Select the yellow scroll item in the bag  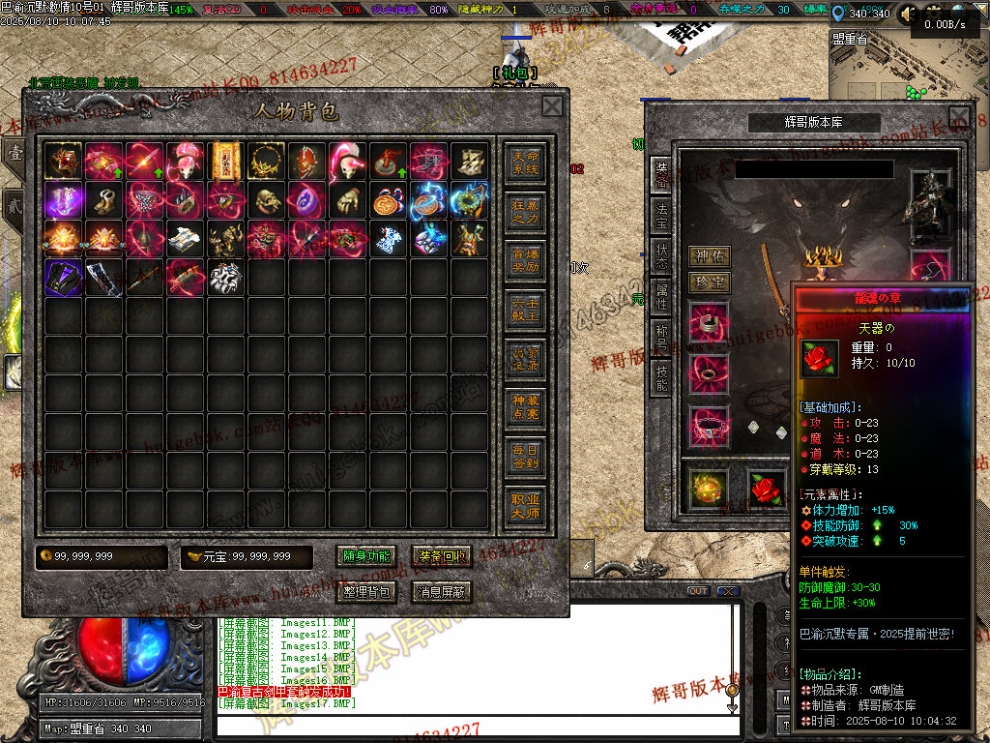coord(227,160)
